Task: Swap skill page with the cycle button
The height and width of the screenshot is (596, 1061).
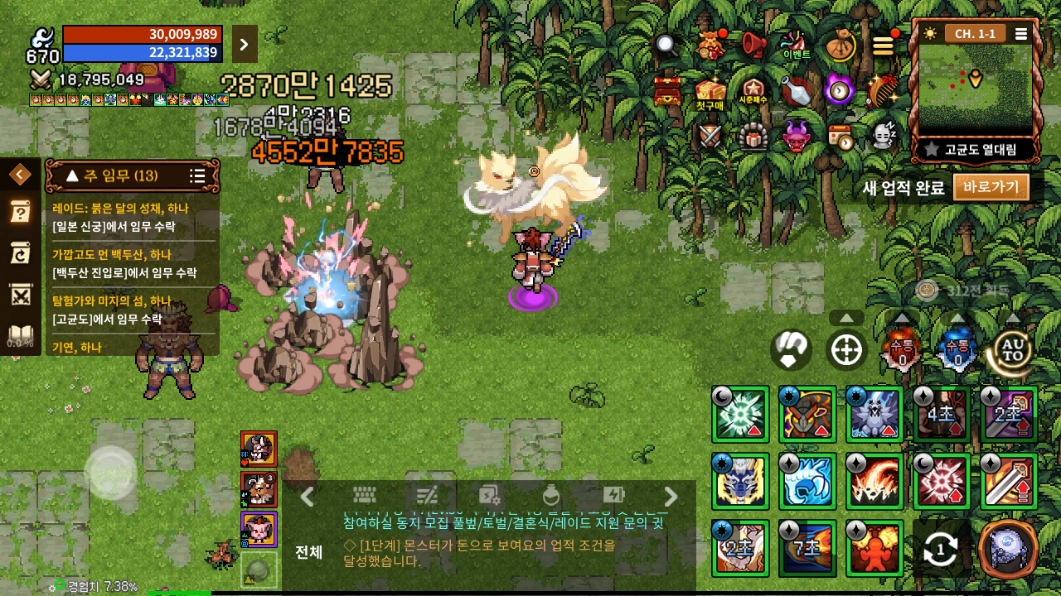Action: click(940, 548)
